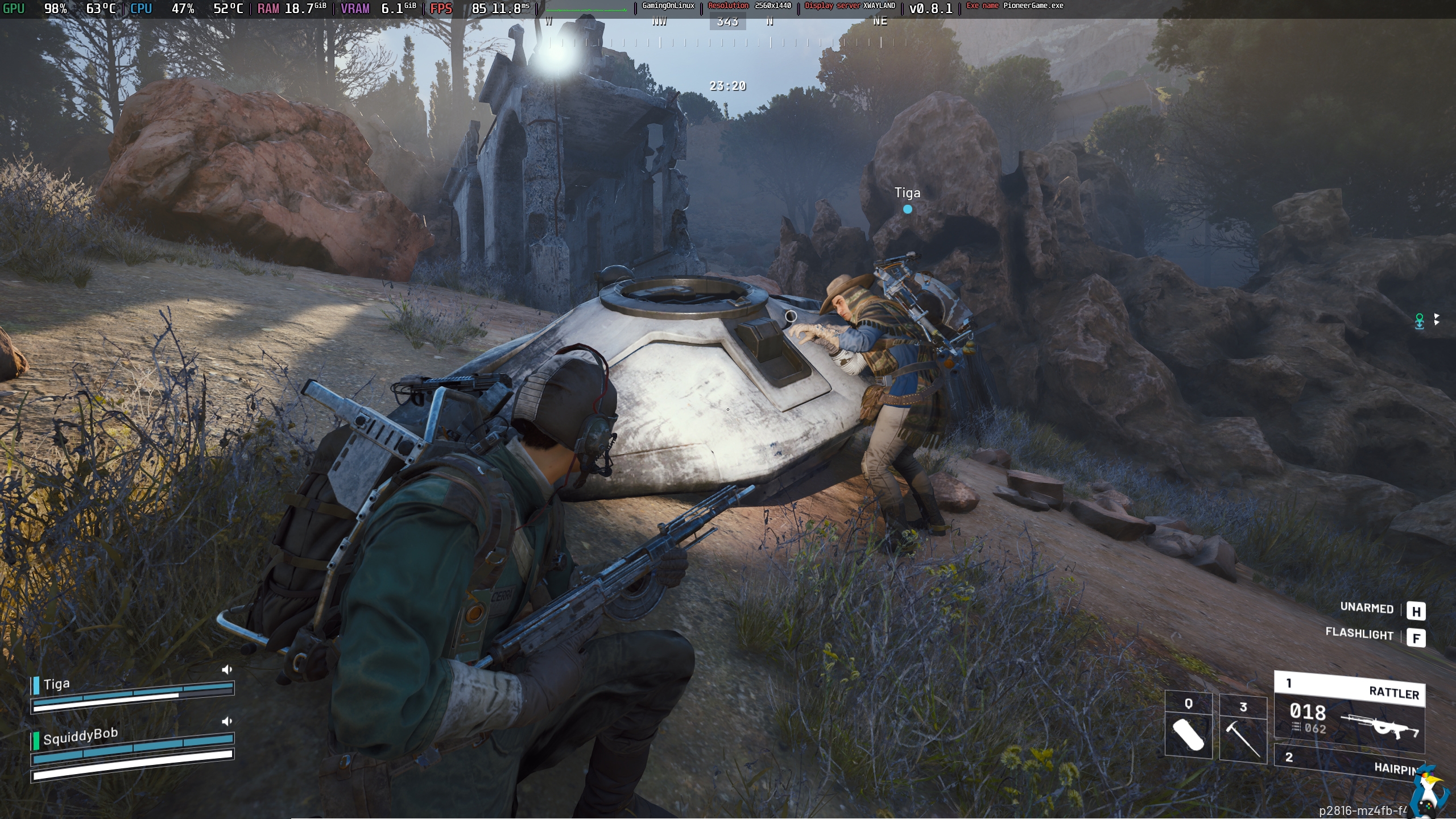Viewport: 1456px width, 819px height.
Task: Switch to the Hairpin weapon slot
Action: tap(1349, 762)
